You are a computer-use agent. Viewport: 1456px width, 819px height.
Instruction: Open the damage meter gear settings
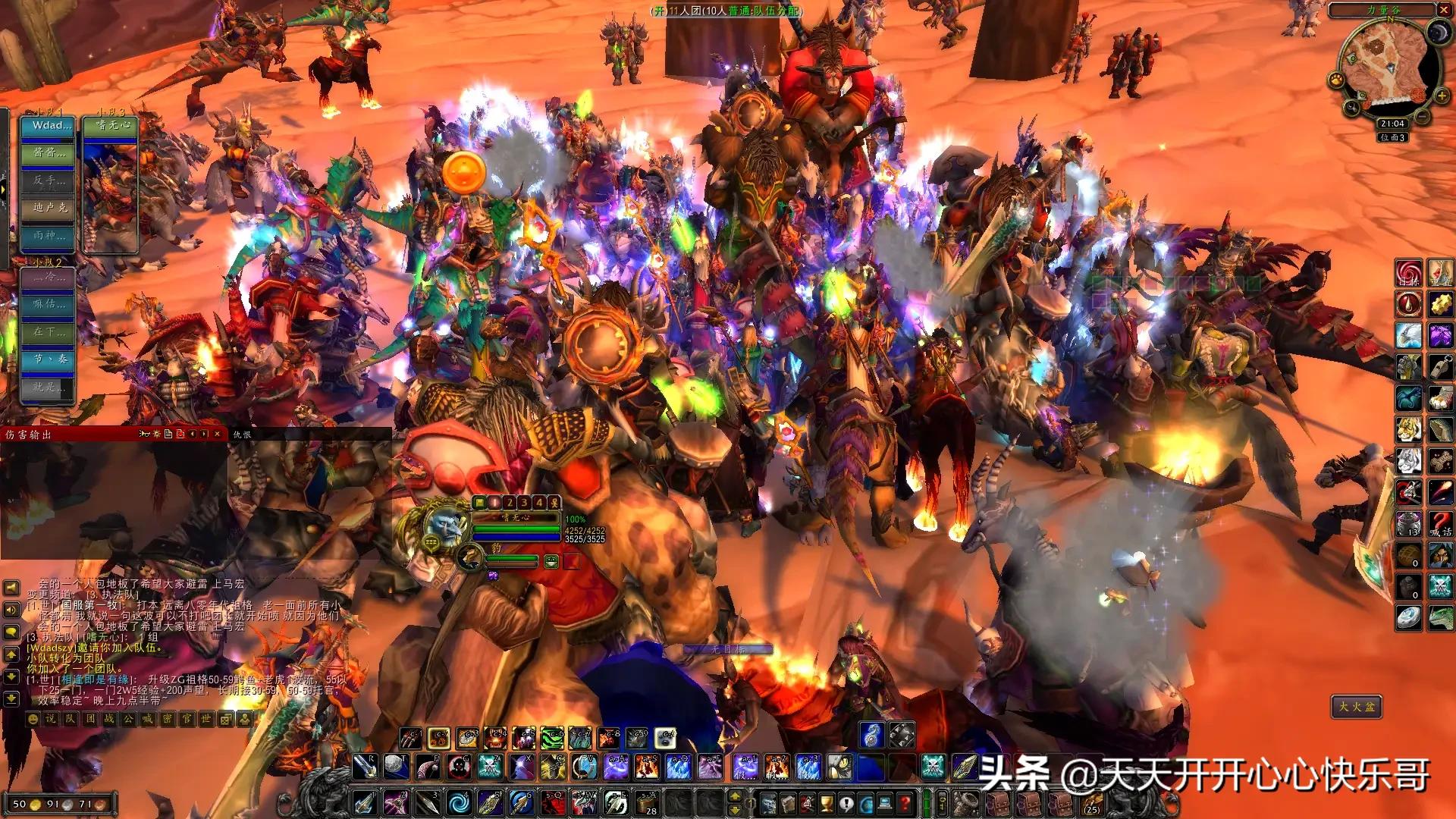[x=156, y=434]
